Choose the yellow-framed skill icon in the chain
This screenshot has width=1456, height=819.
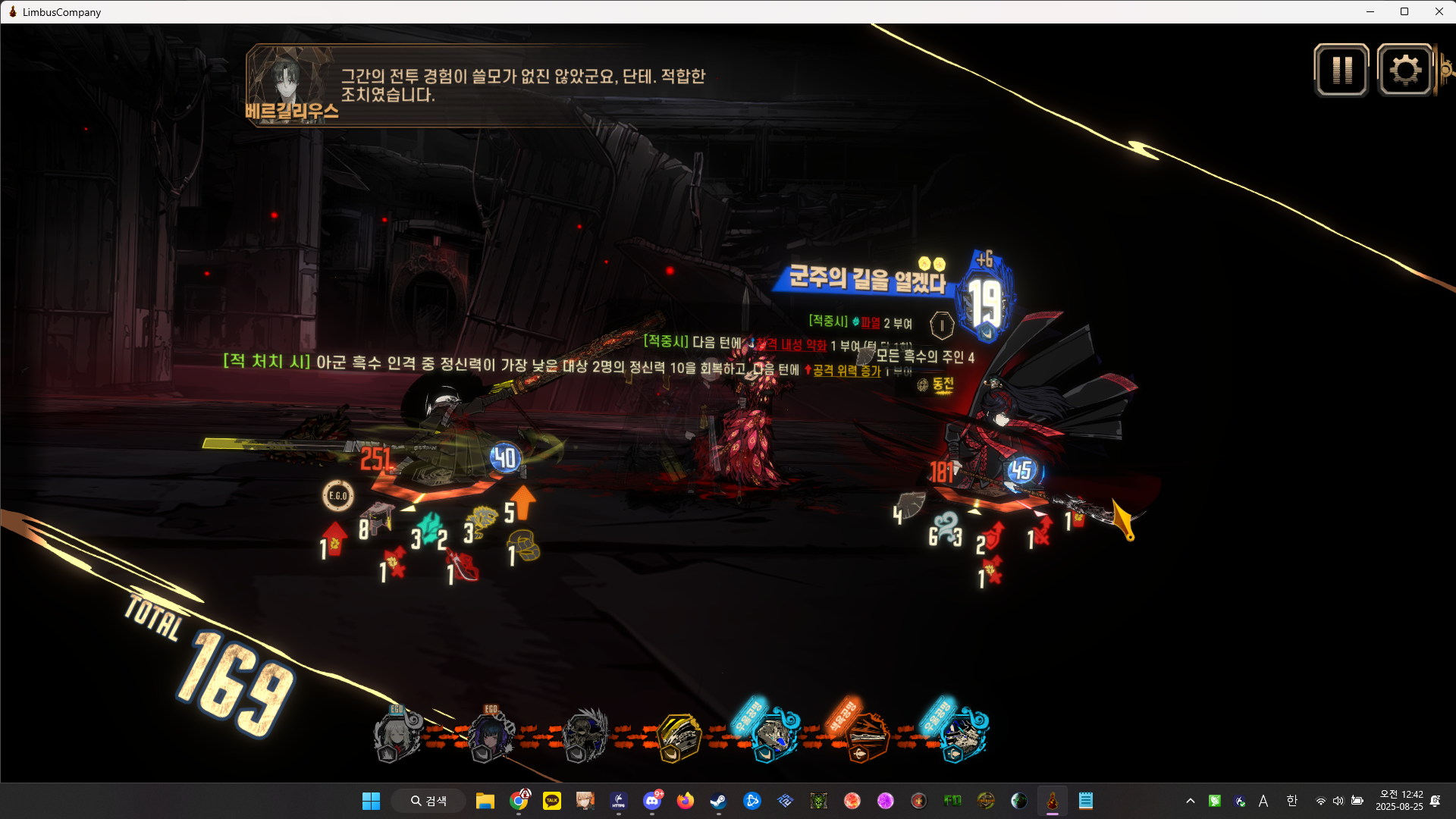pos(678,737)
